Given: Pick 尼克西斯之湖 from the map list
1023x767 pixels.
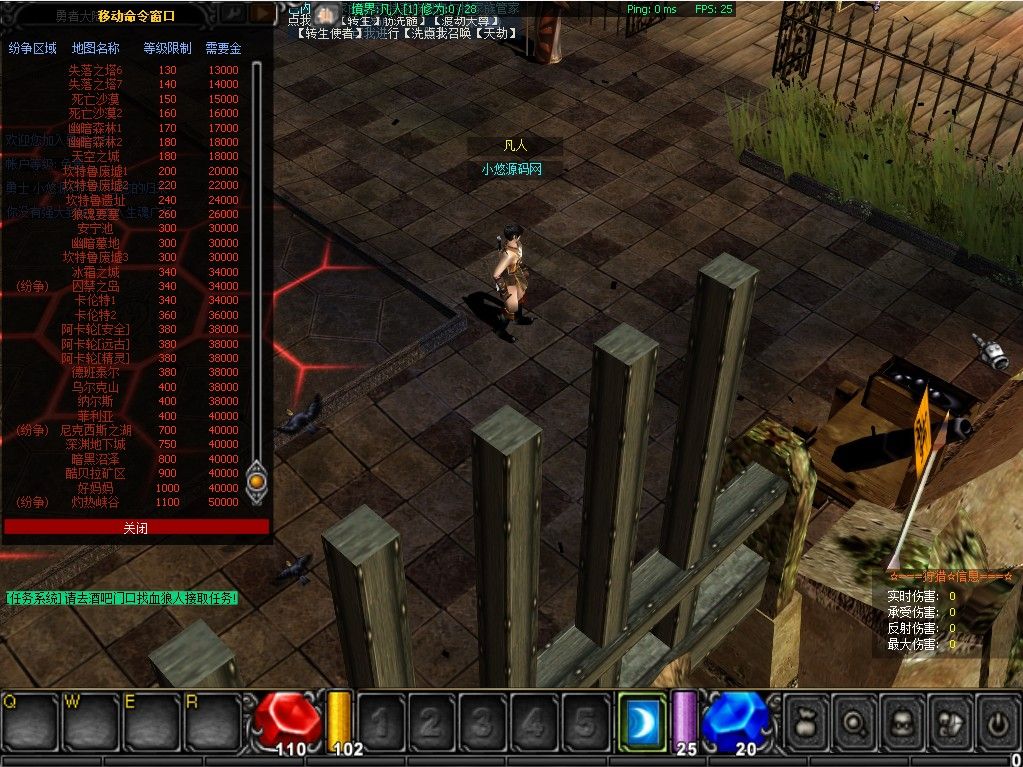Looking at the screenshot, I should 95,430.
